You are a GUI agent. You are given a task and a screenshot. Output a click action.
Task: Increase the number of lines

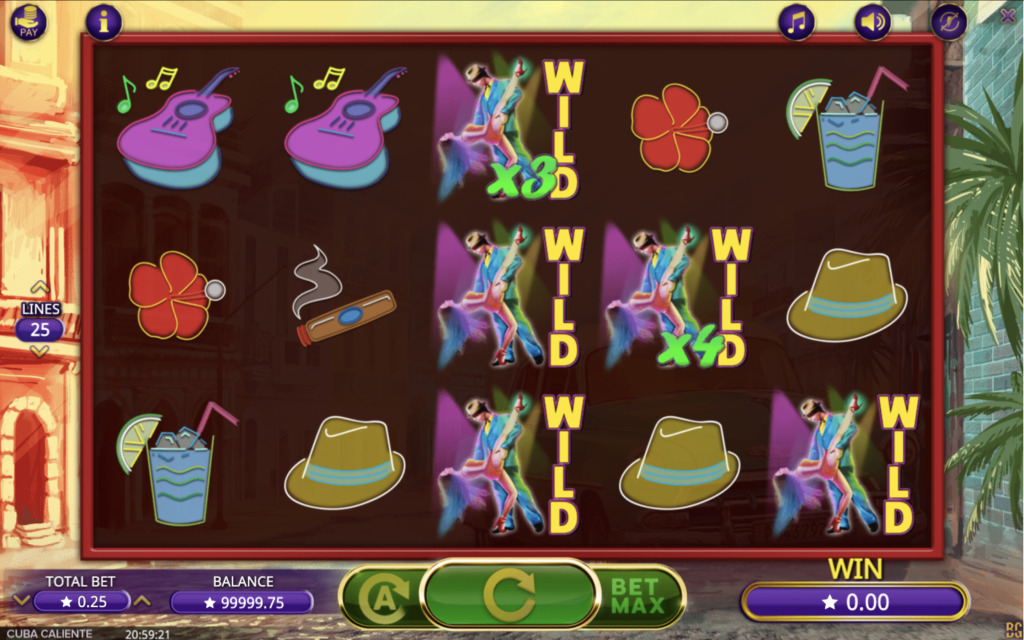(x=40, y=290)
